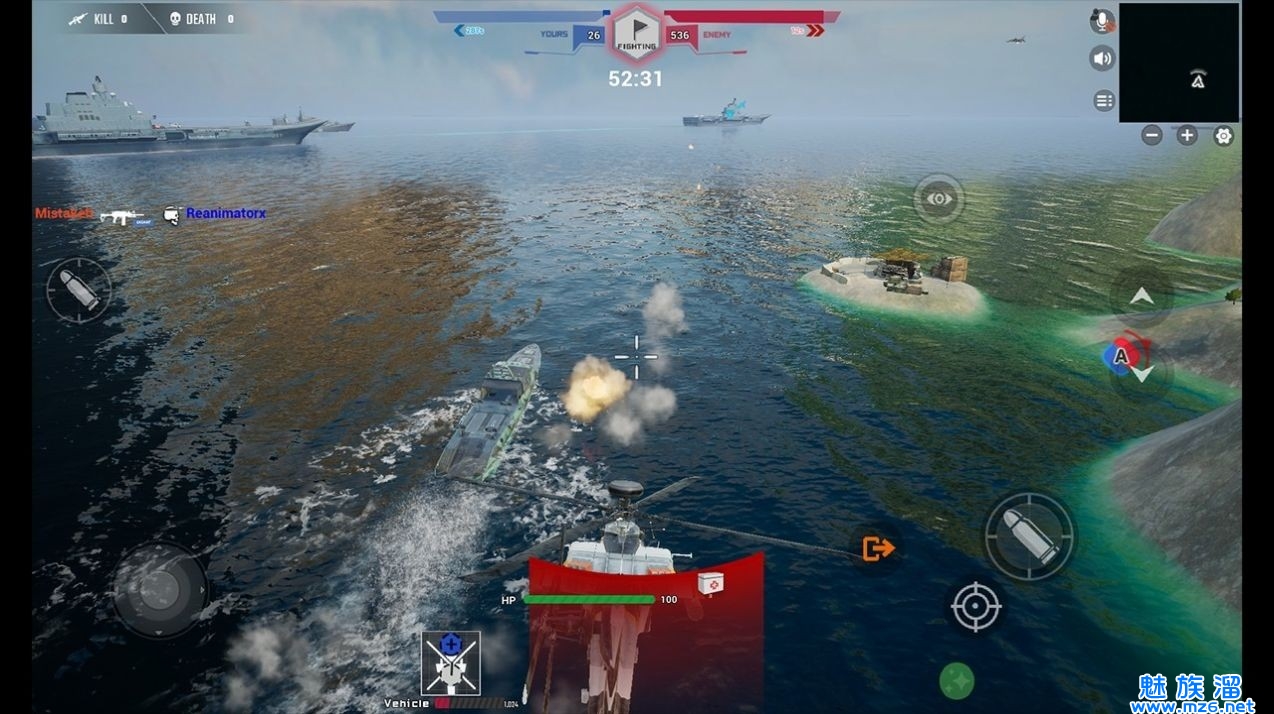Select the Vehicle helicopter icon
This screenshot has width=1274, height=714.
[x=450, y=662]
